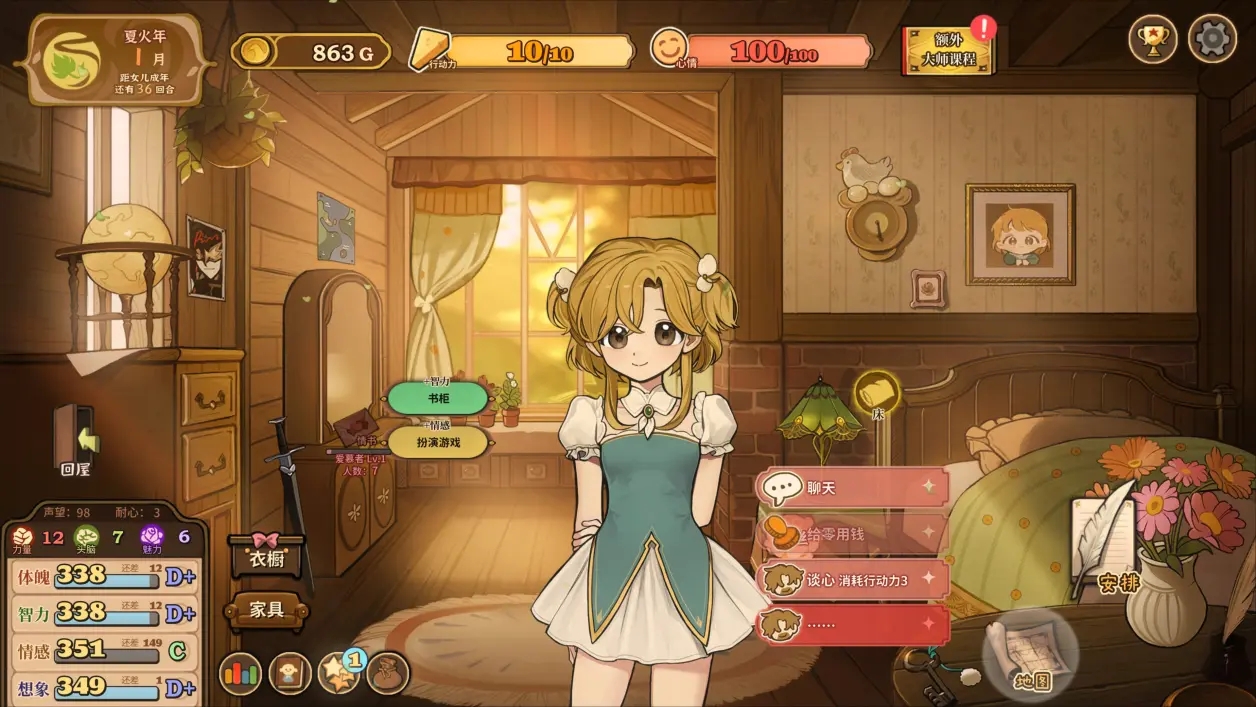Click the stars icon with notification badge

[x=338, y=673]
